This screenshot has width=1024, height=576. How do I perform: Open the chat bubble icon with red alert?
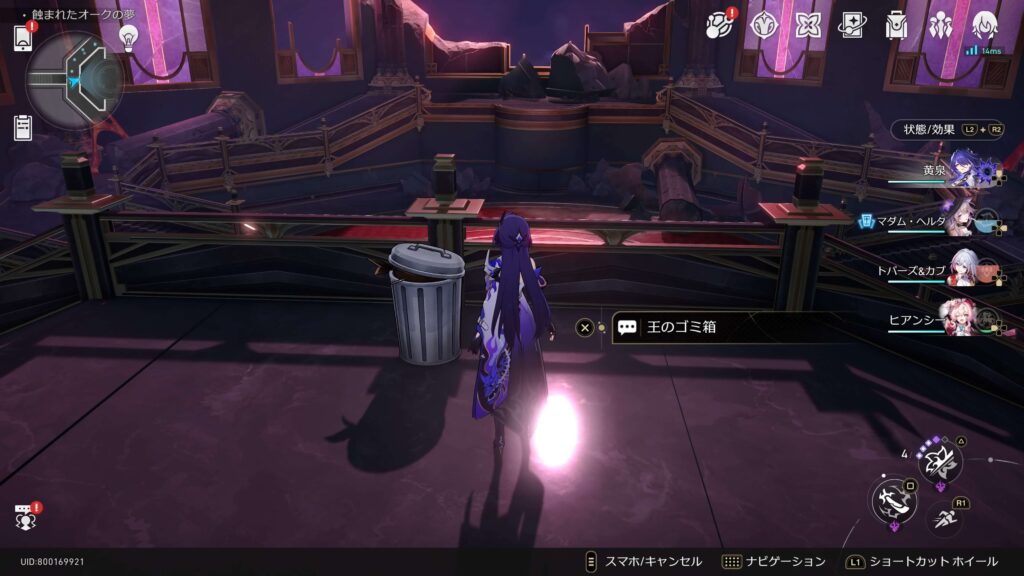click(25, 517)
